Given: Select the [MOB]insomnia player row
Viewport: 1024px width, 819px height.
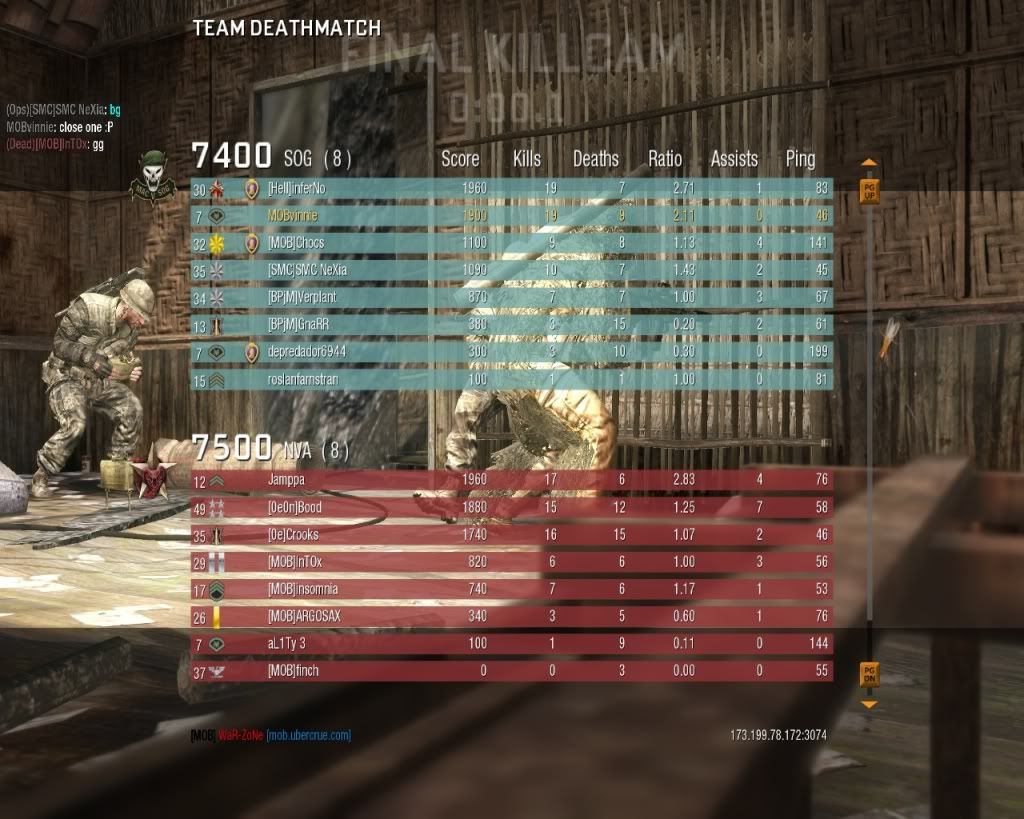Looking at the screenshot, I should (x=511, y=590).
